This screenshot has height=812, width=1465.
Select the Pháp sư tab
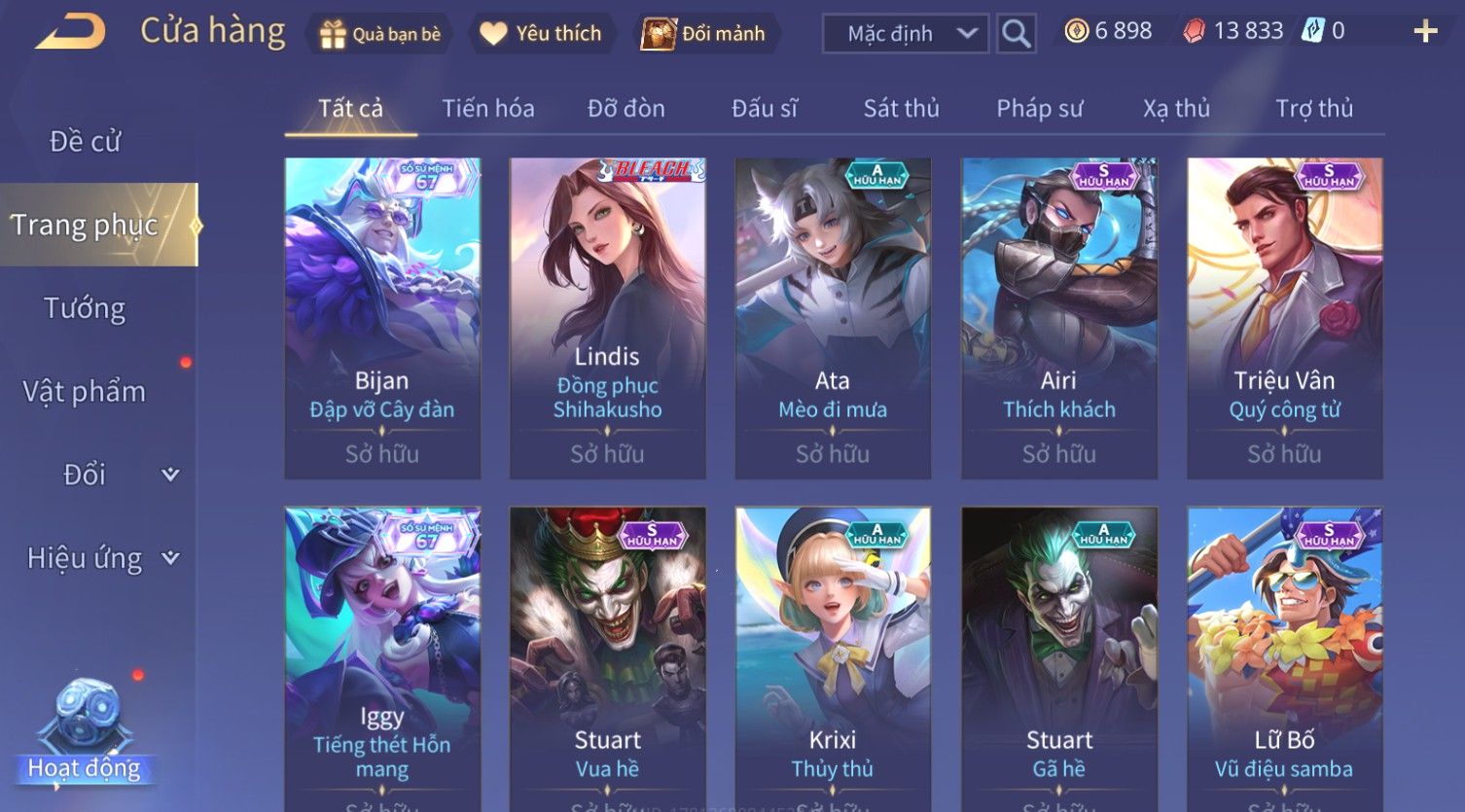(x=1039, y=108)
